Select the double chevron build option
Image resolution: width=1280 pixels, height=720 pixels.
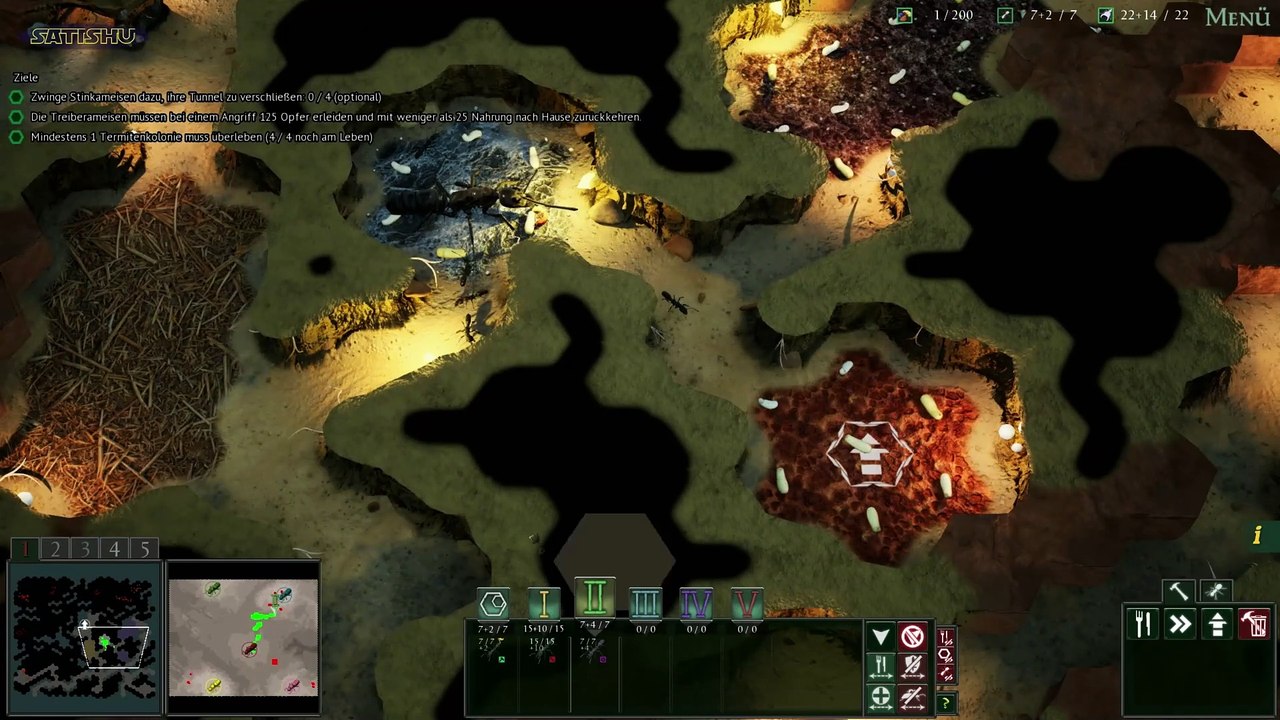1180,624
